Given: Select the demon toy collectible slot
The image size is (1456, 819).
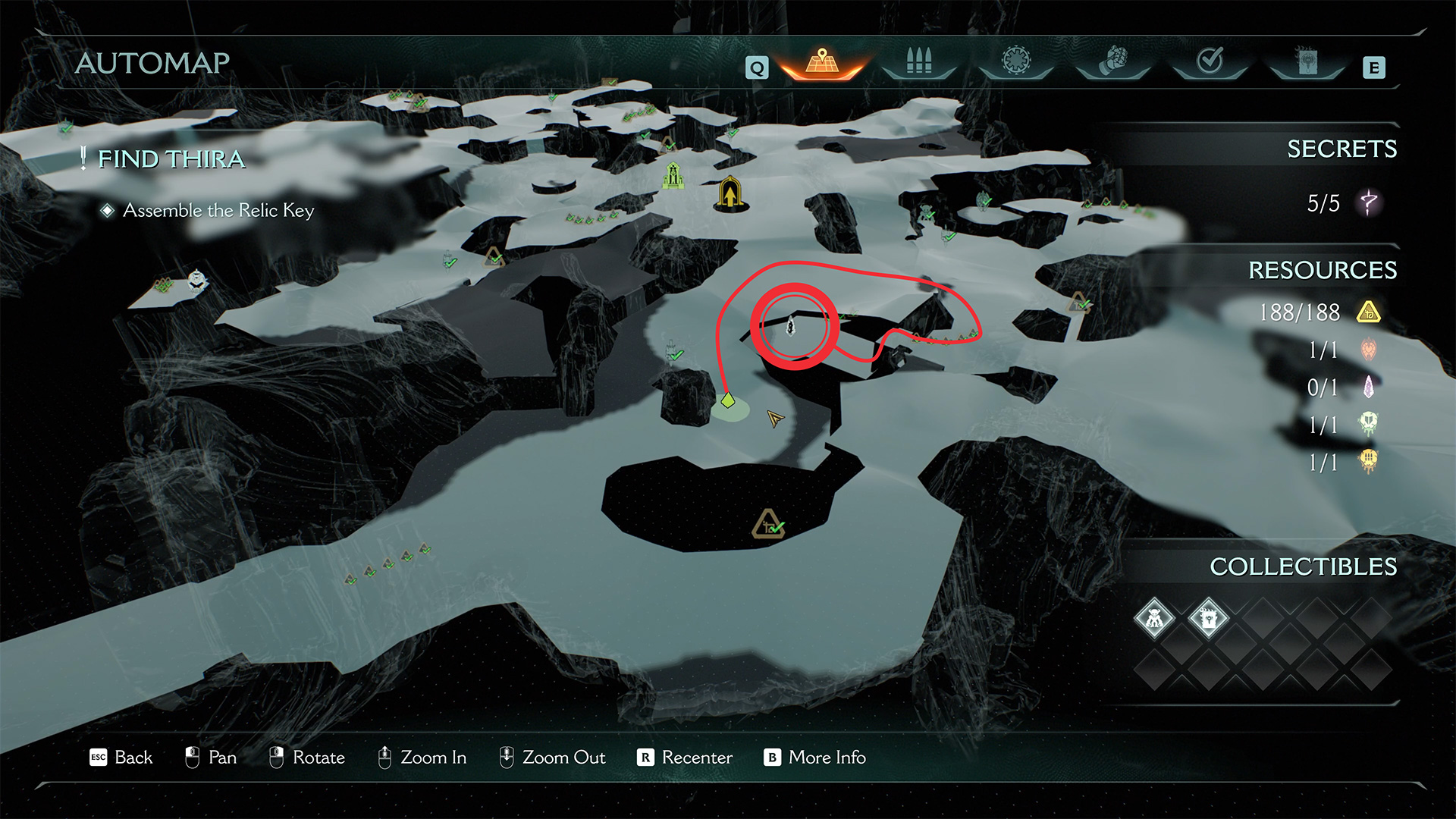Looking at the screenshot, I should (x=1154, y=619).
